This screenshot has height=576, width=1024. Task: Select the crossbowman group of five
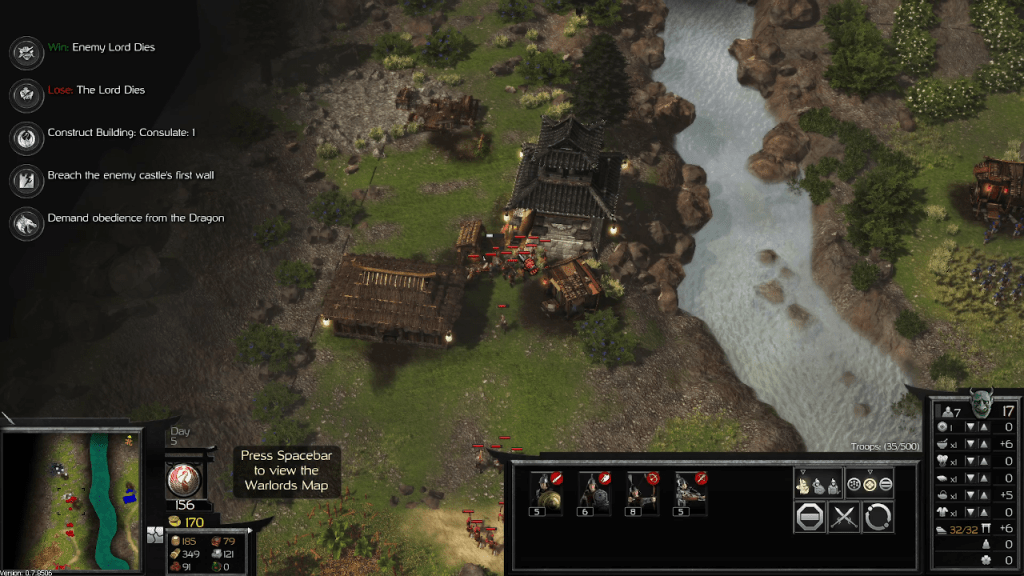coord(690,489)
